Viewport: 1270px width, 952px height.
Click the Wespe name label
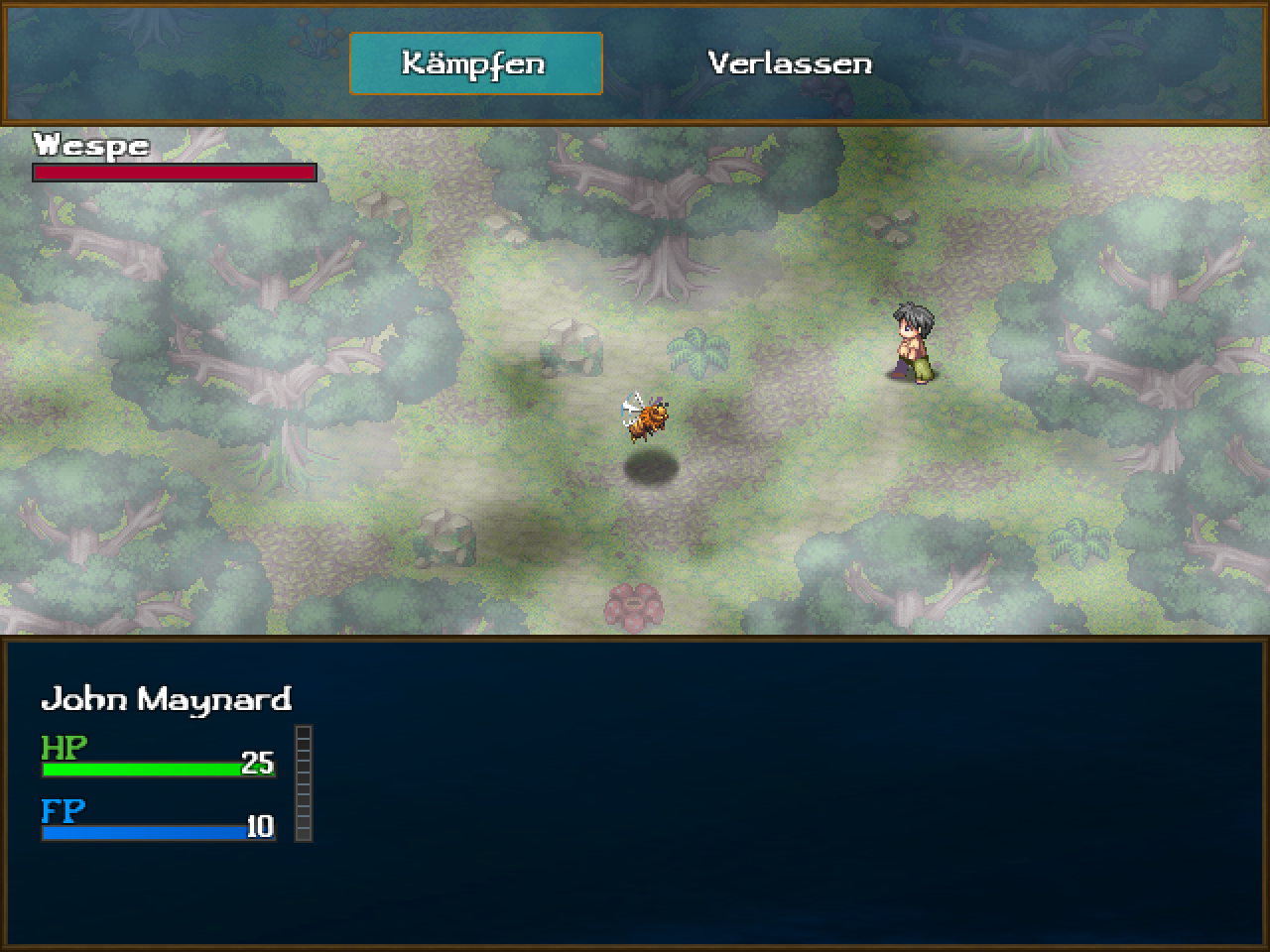[89, 145]
